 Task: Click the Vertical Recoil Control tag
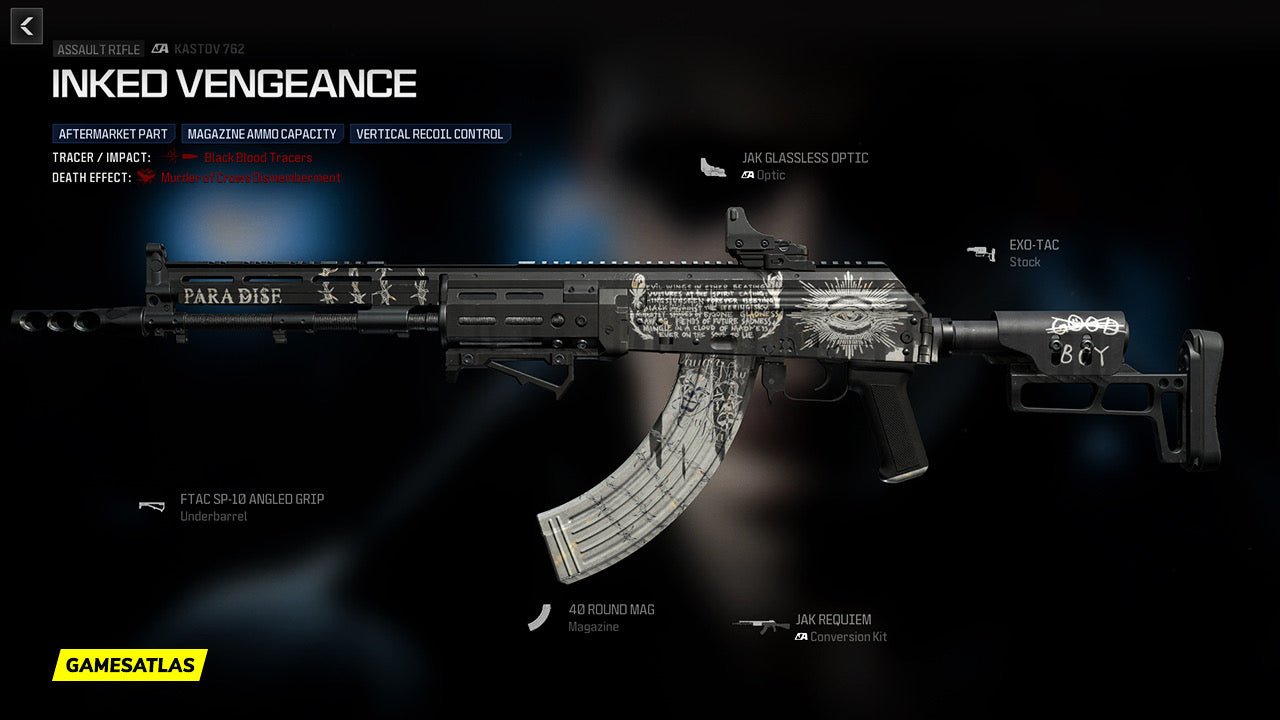click(x=430, y=134)
